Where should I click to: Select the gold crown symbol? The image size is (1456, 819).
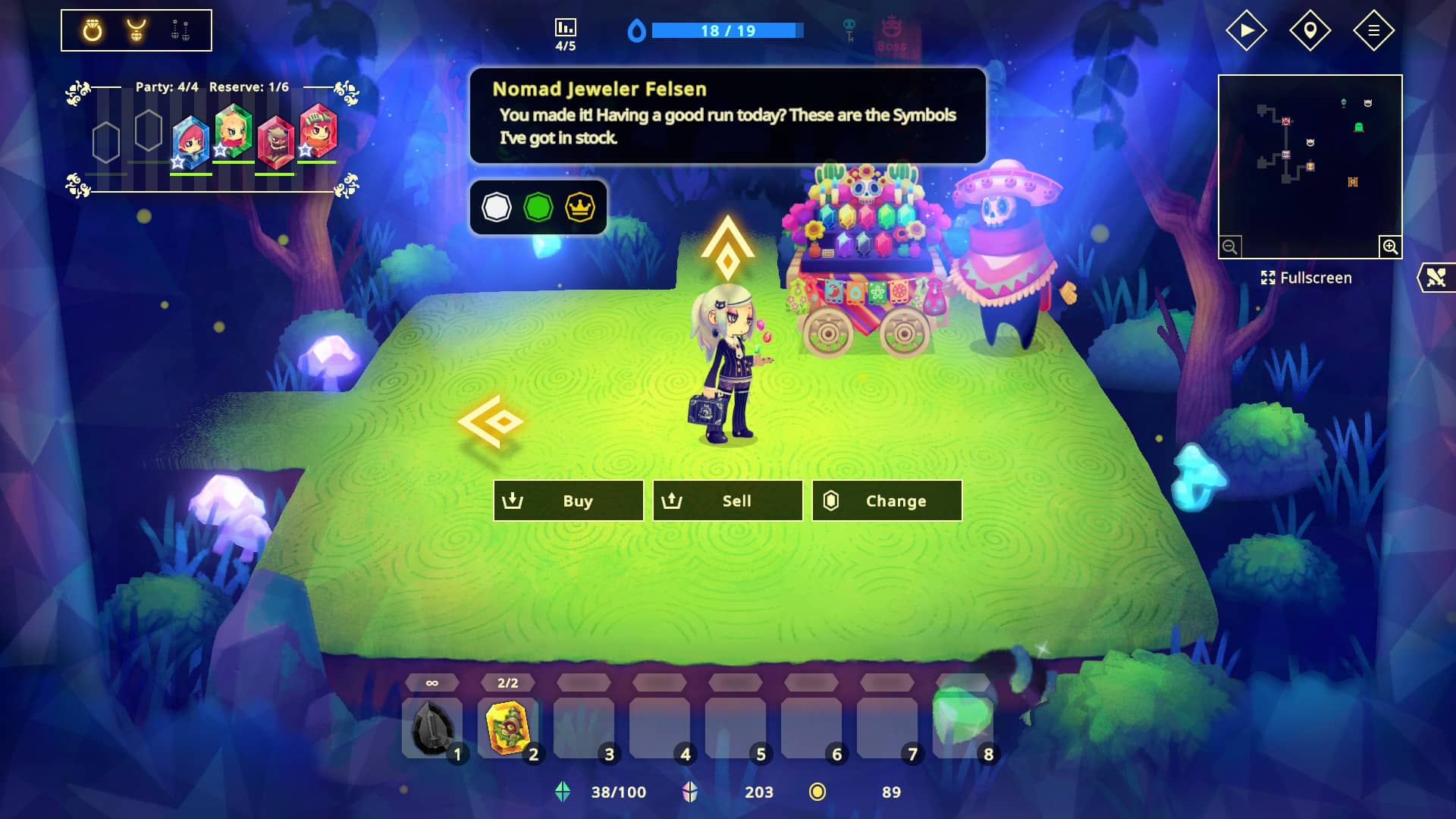pos(580,207)
